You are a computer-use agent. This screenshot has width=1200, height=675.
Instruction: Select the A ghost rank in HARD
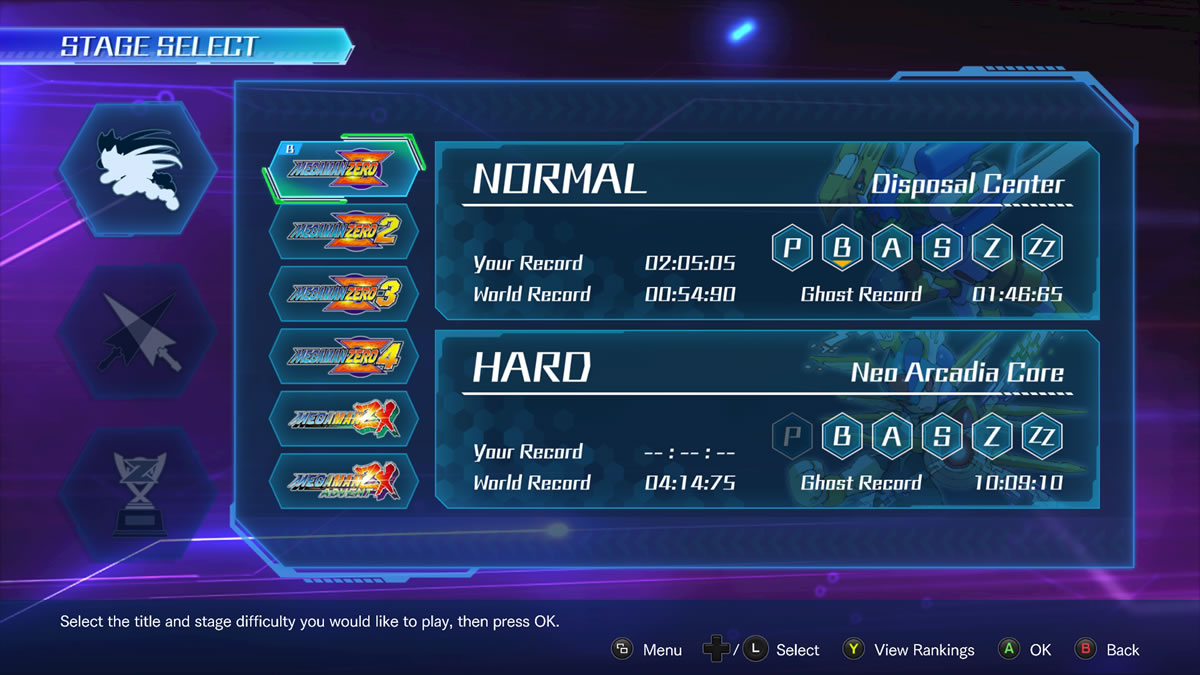(x=892, y=435)
